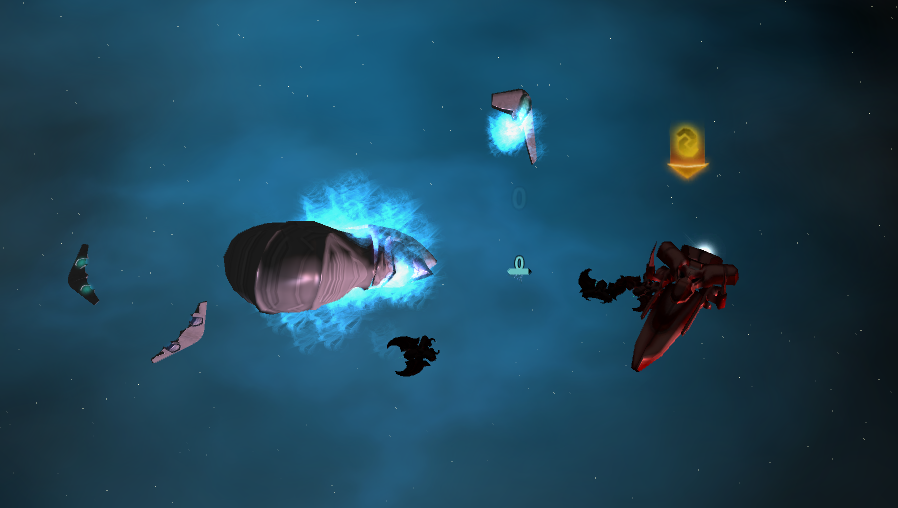
Task: Click the gold arrow target marker
Action: point(687,151)
